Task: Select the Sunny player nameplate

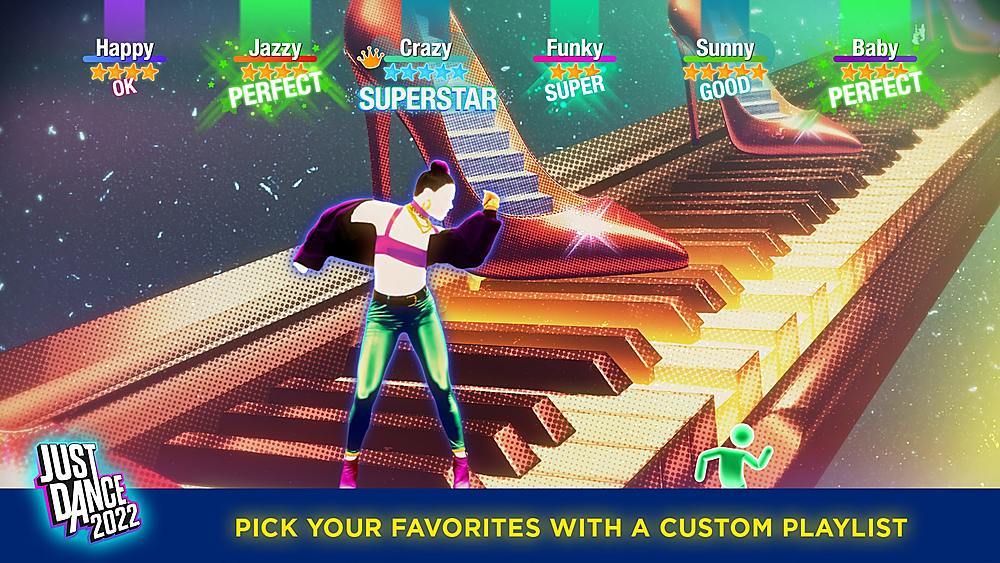Action: pyautogui.click(x=724, y=48)
